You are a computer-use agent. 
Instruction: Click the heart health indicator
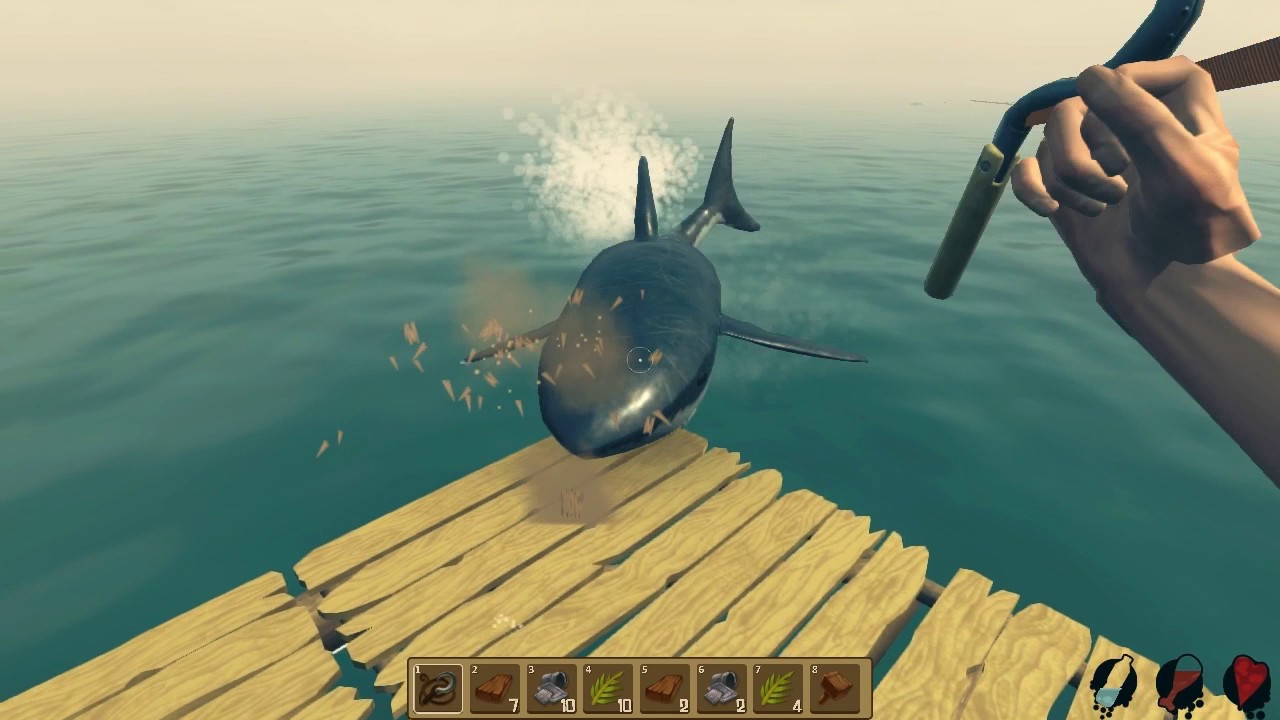[1246, 682]
